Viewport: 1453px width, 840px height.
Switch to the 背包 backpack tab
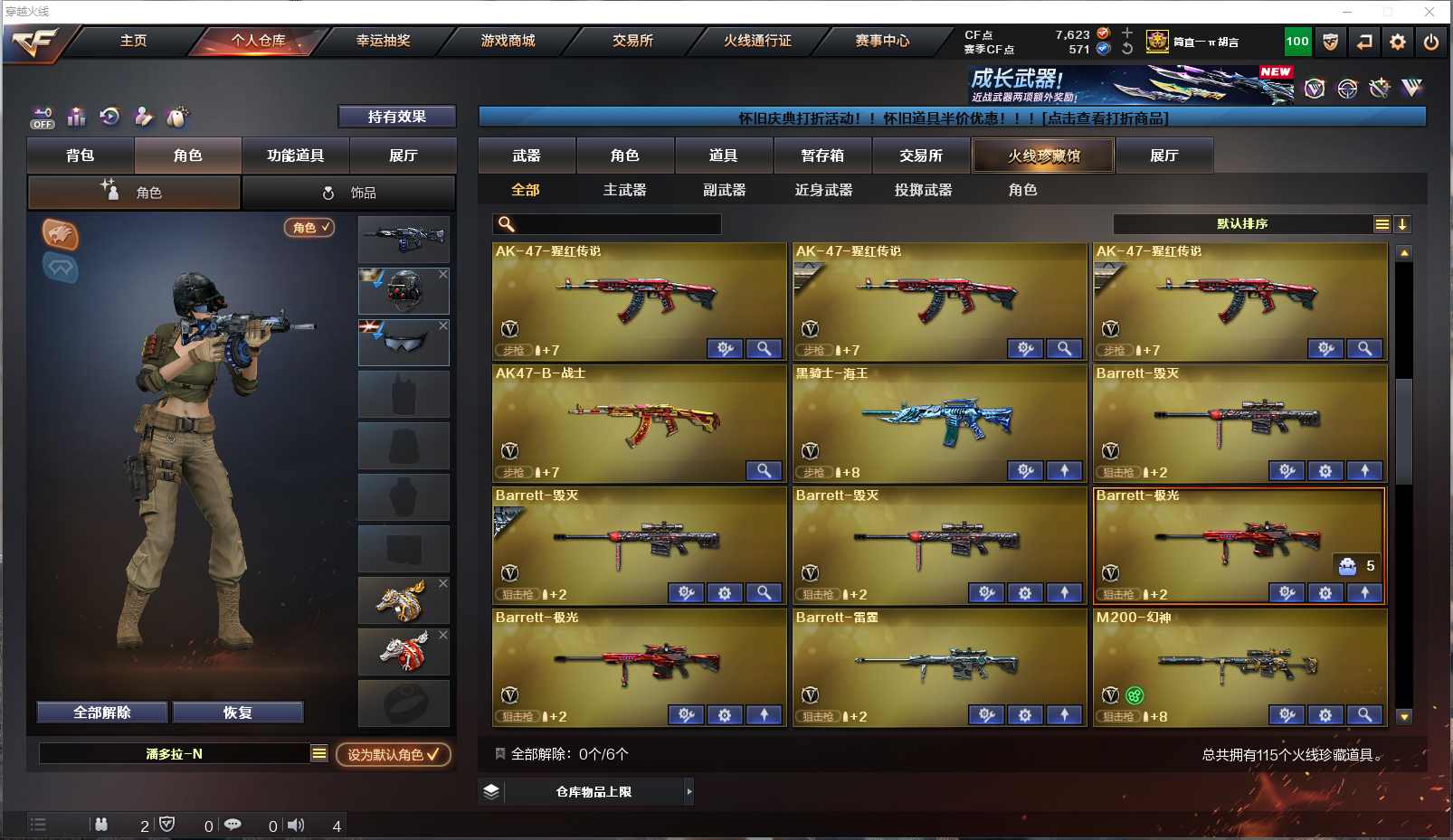pos(81,156)
